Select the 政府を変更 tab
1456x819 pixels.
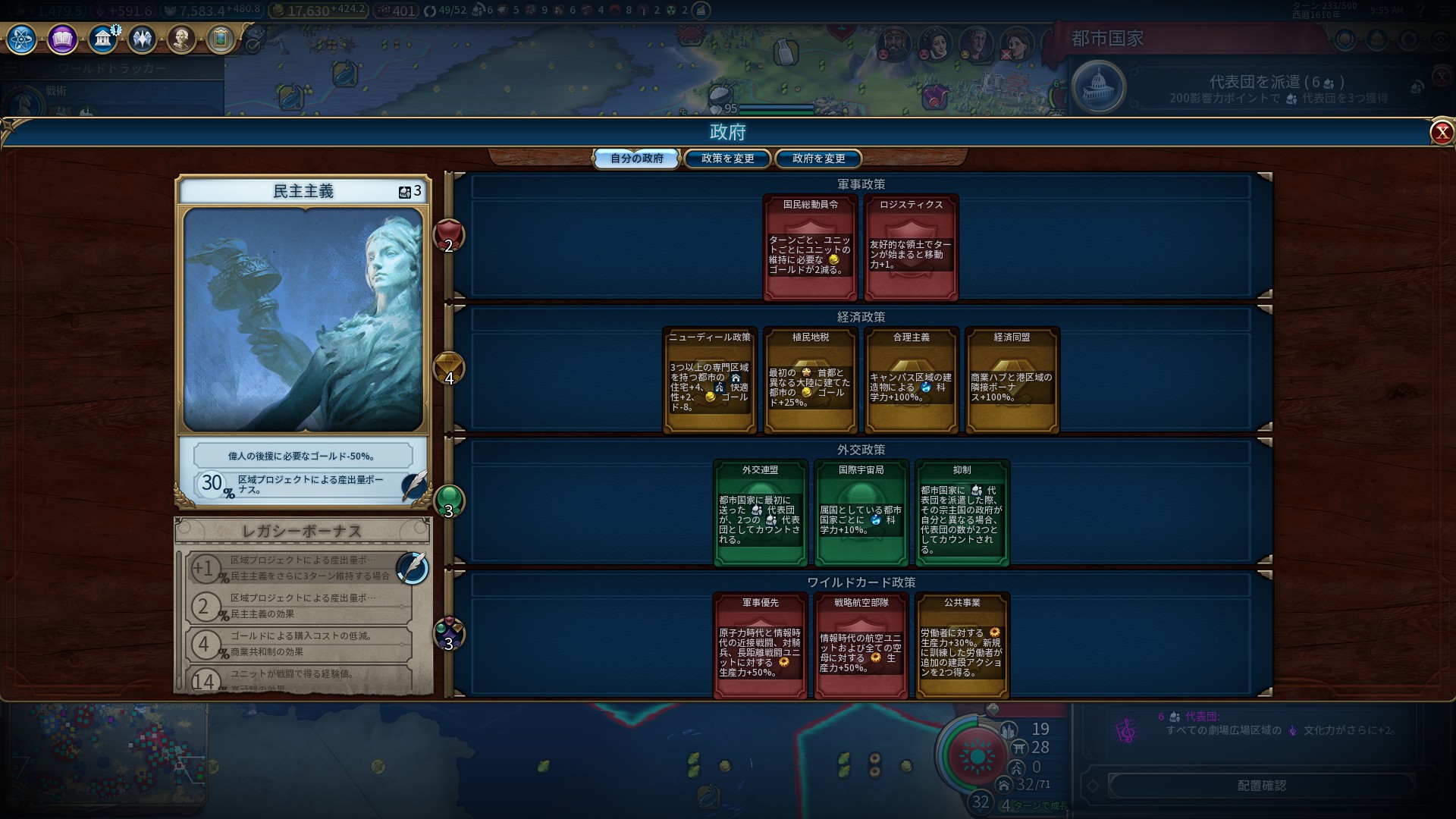point(818,158)
